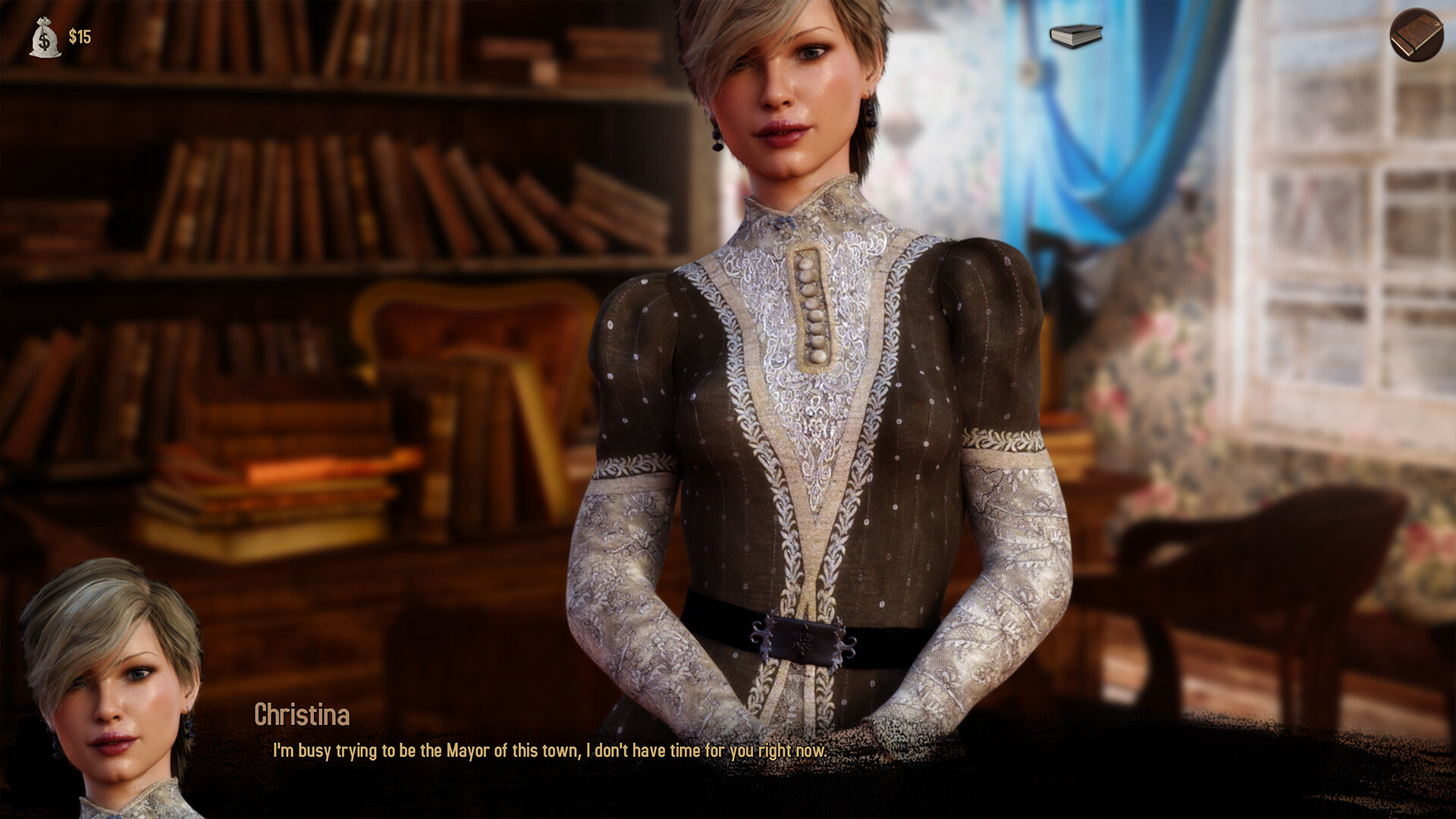1456x819 pixels.
Task: Click the grey book icon
Action: pos(1075,36)
